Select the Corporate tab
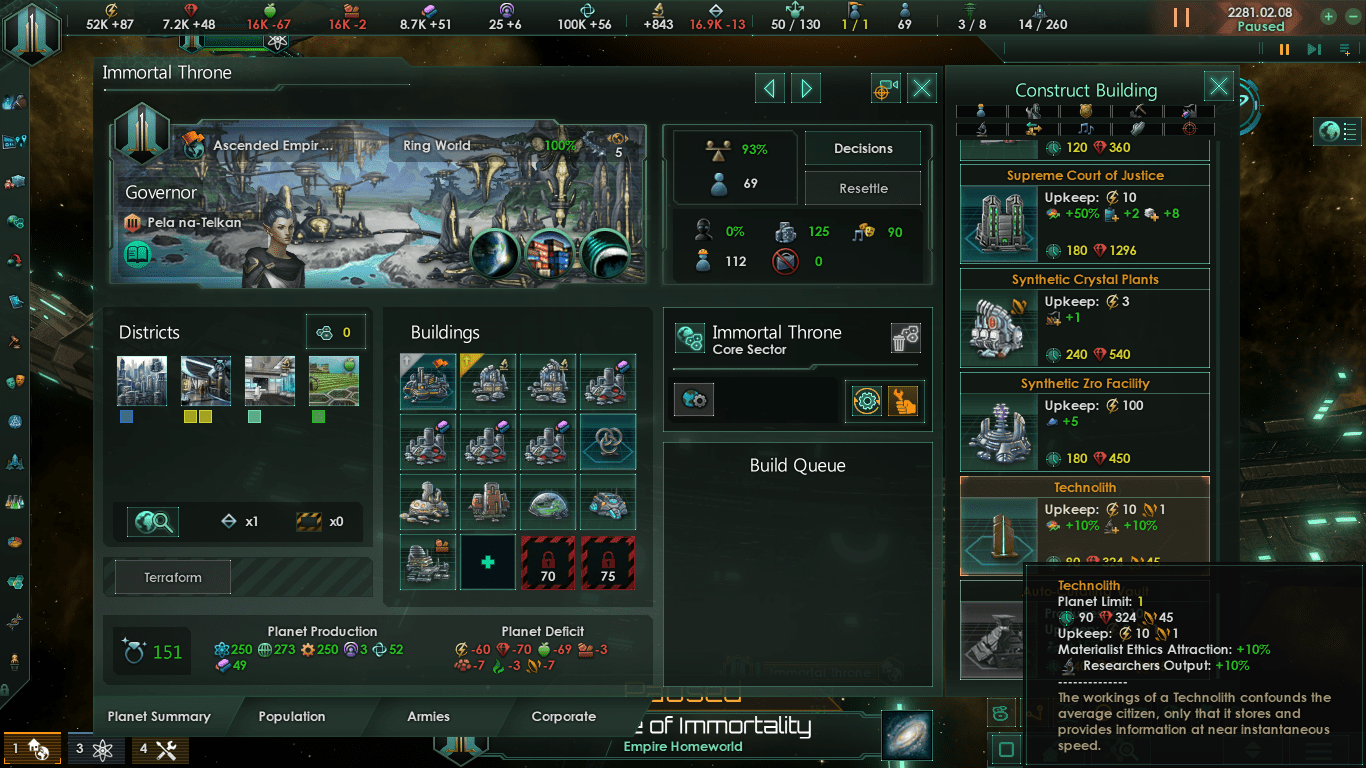This screenshot has width=1366, height=768. 563,716
